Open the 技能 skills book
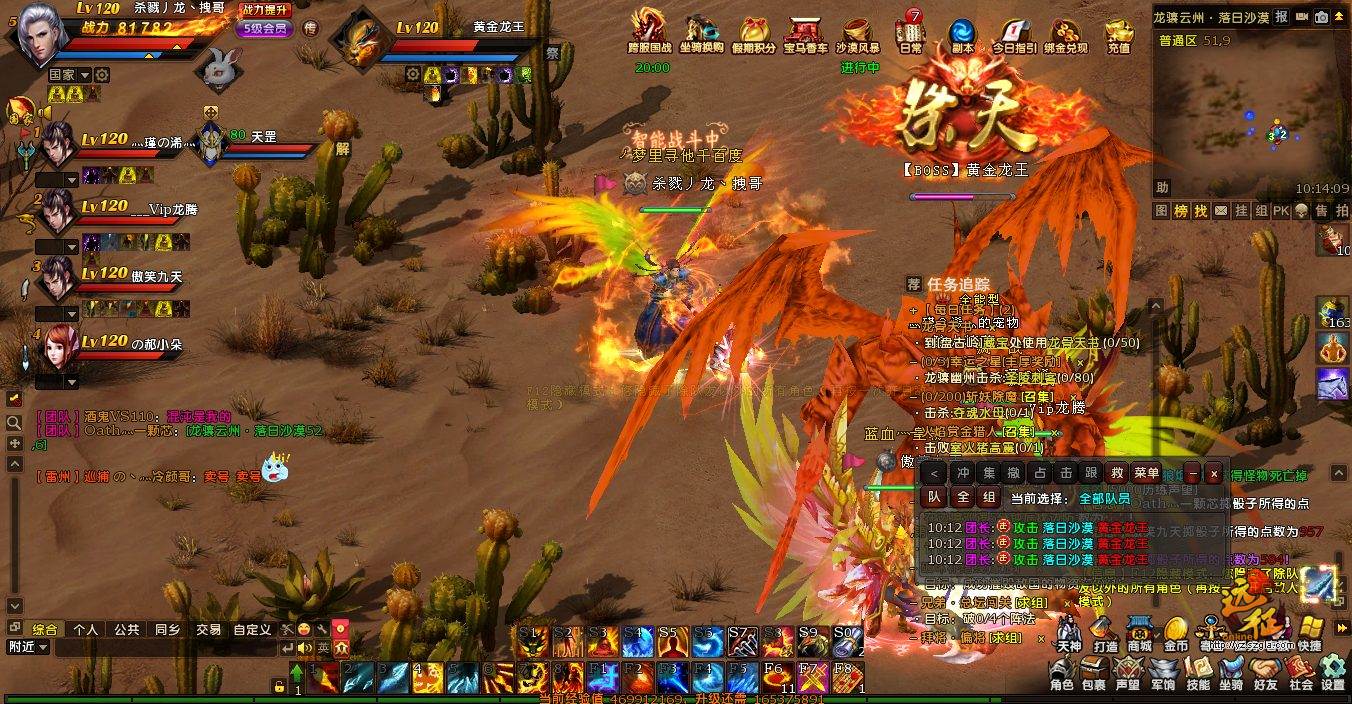1352x704 pixels. (x=1198, y=673)
